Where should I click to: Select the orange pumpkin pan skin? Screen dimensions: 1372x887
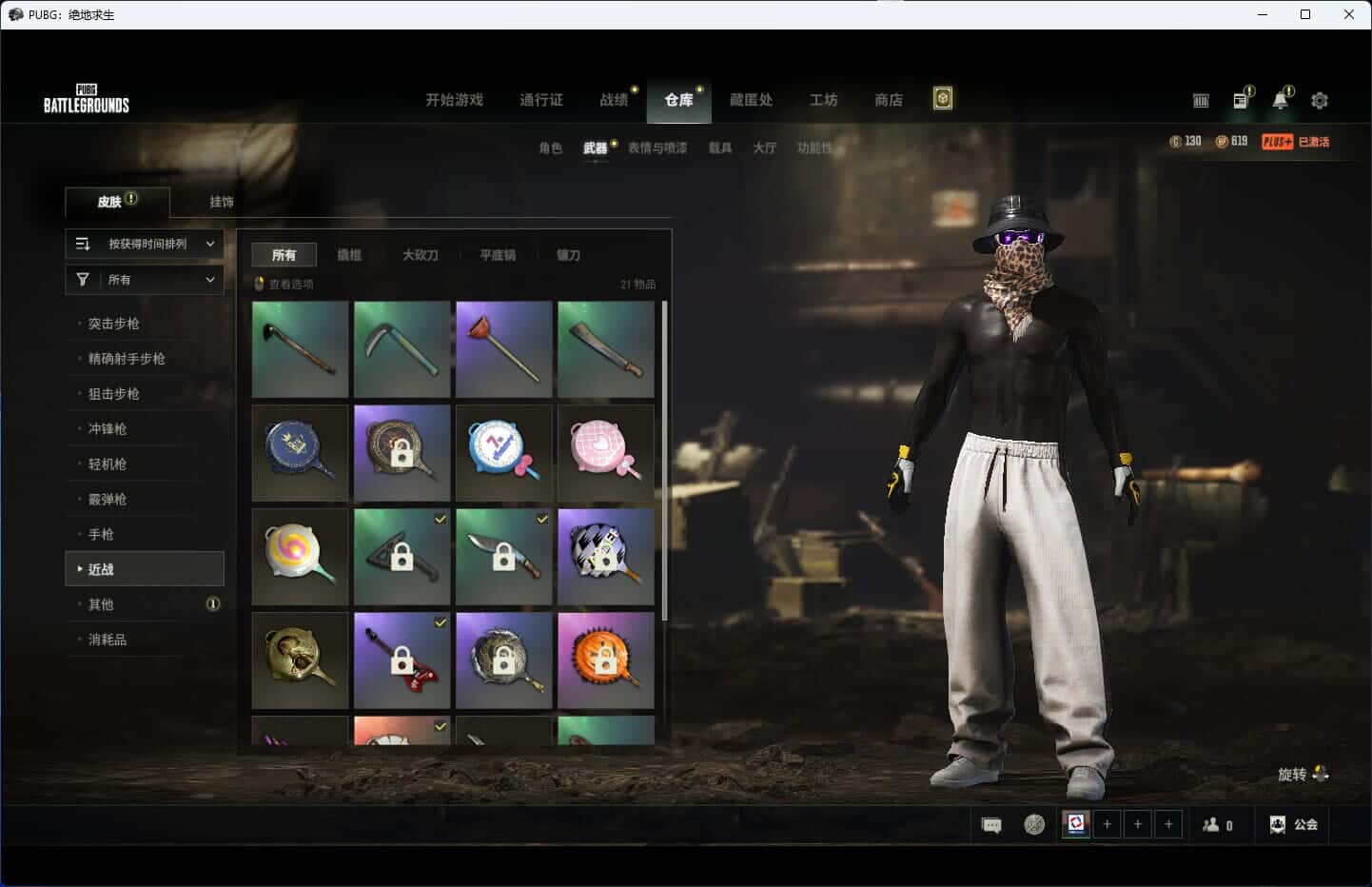click(605, 660)
